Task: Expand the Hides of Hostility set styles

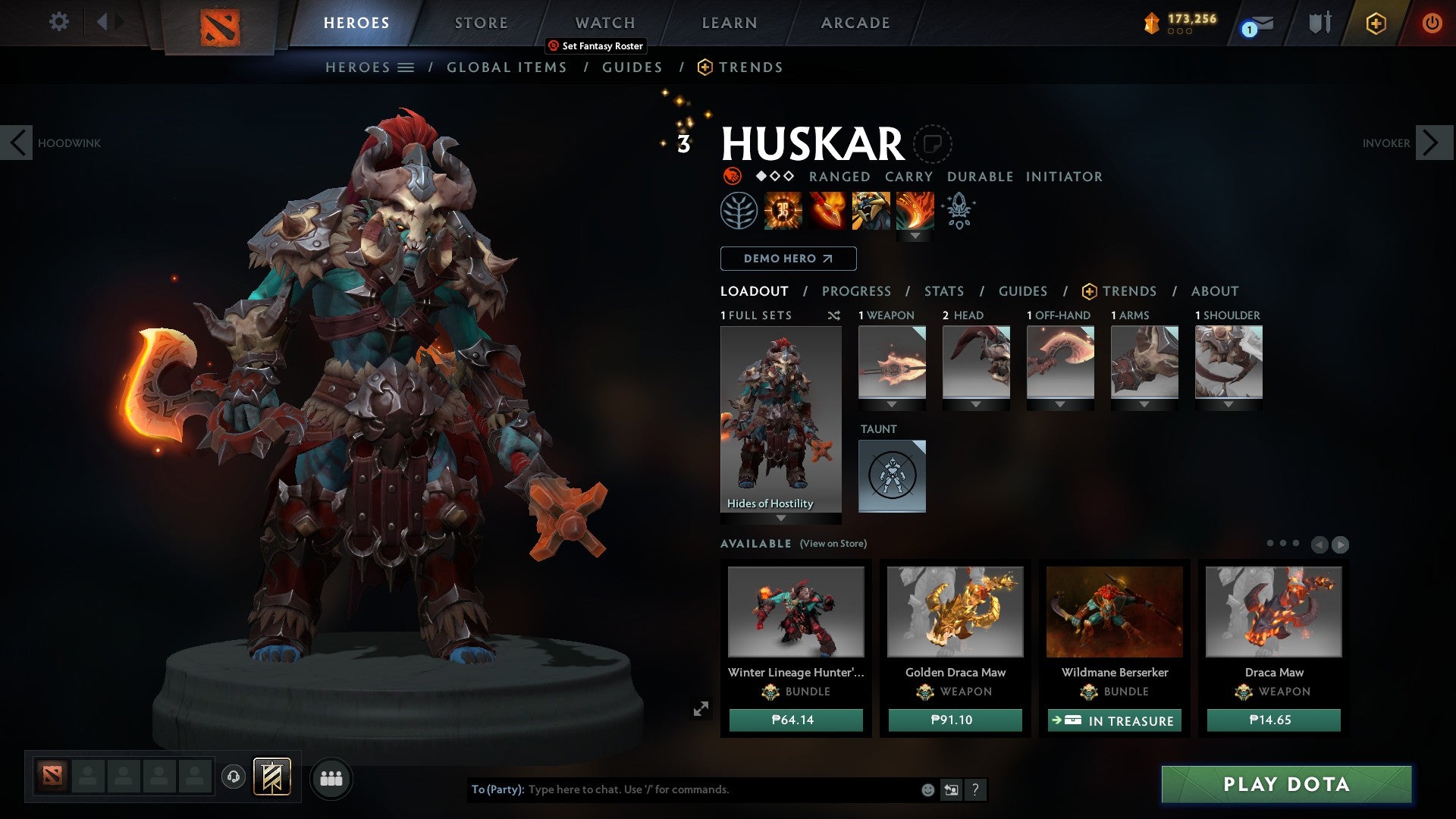Action: coord(780,519)
